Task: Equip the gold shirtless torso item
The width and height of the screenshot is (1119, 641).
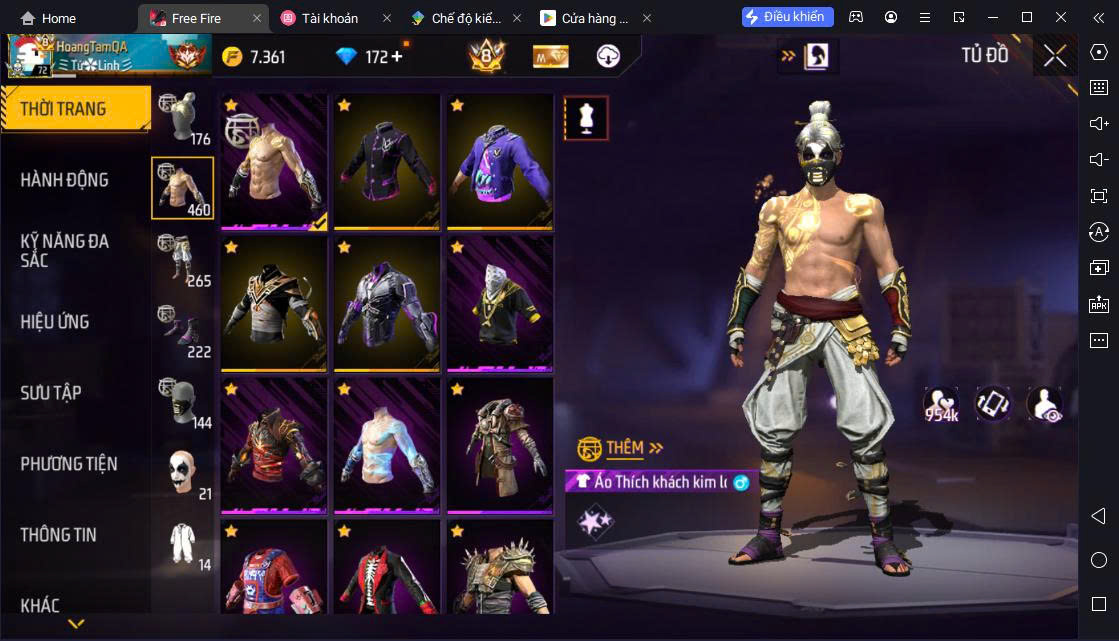Action: (274, 161)
